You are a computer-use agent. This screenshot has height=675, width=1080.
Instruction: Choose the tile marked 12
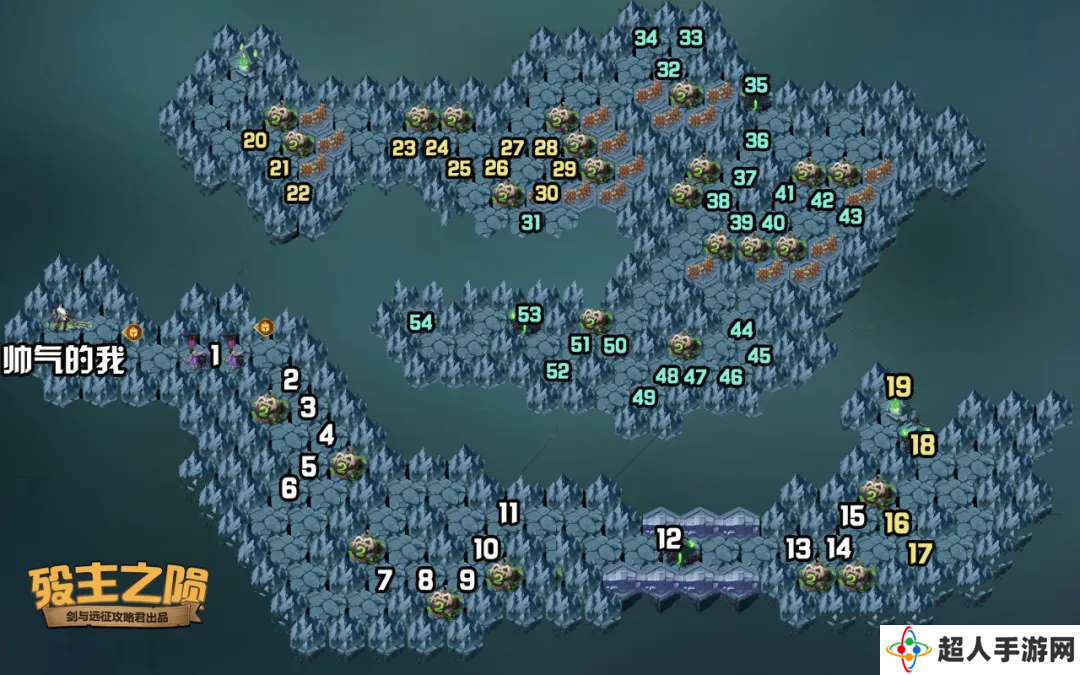[x=668, y=538]
